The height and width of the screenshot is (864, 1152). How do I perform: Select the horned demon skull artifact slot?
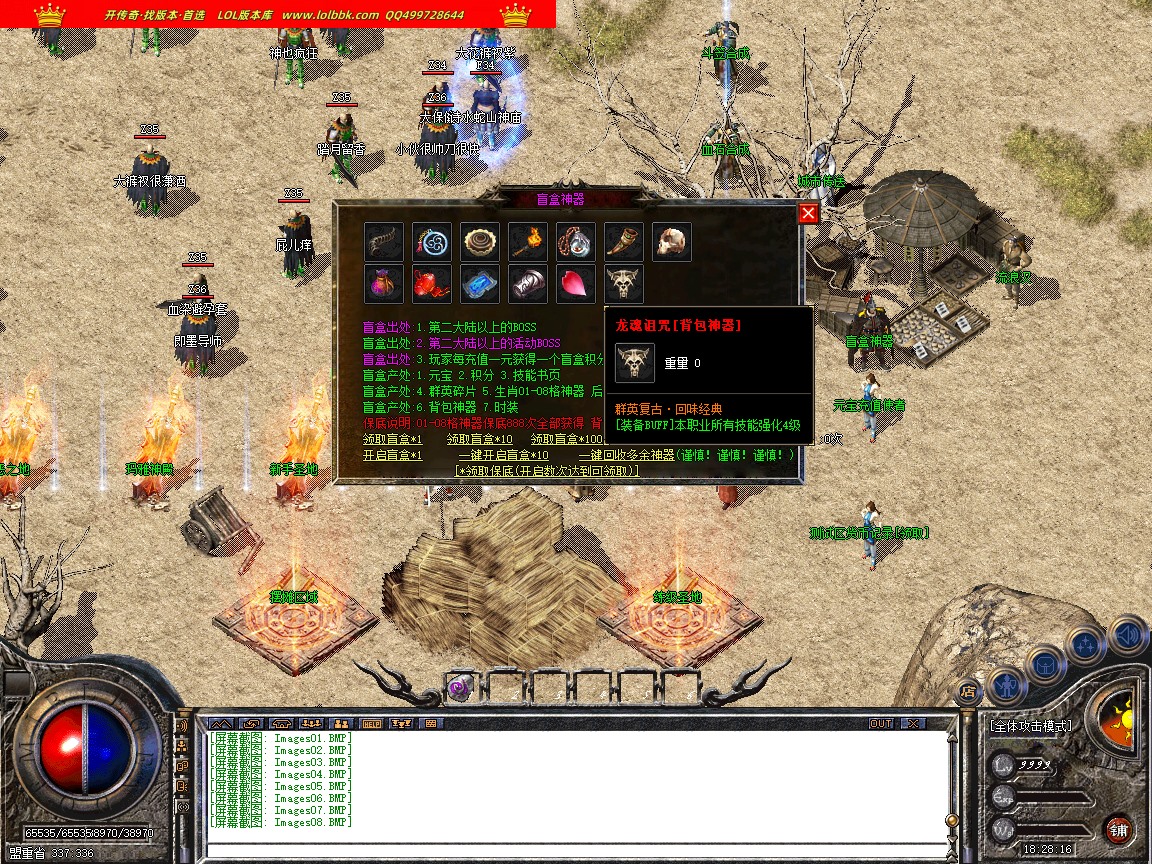(624, 284)
